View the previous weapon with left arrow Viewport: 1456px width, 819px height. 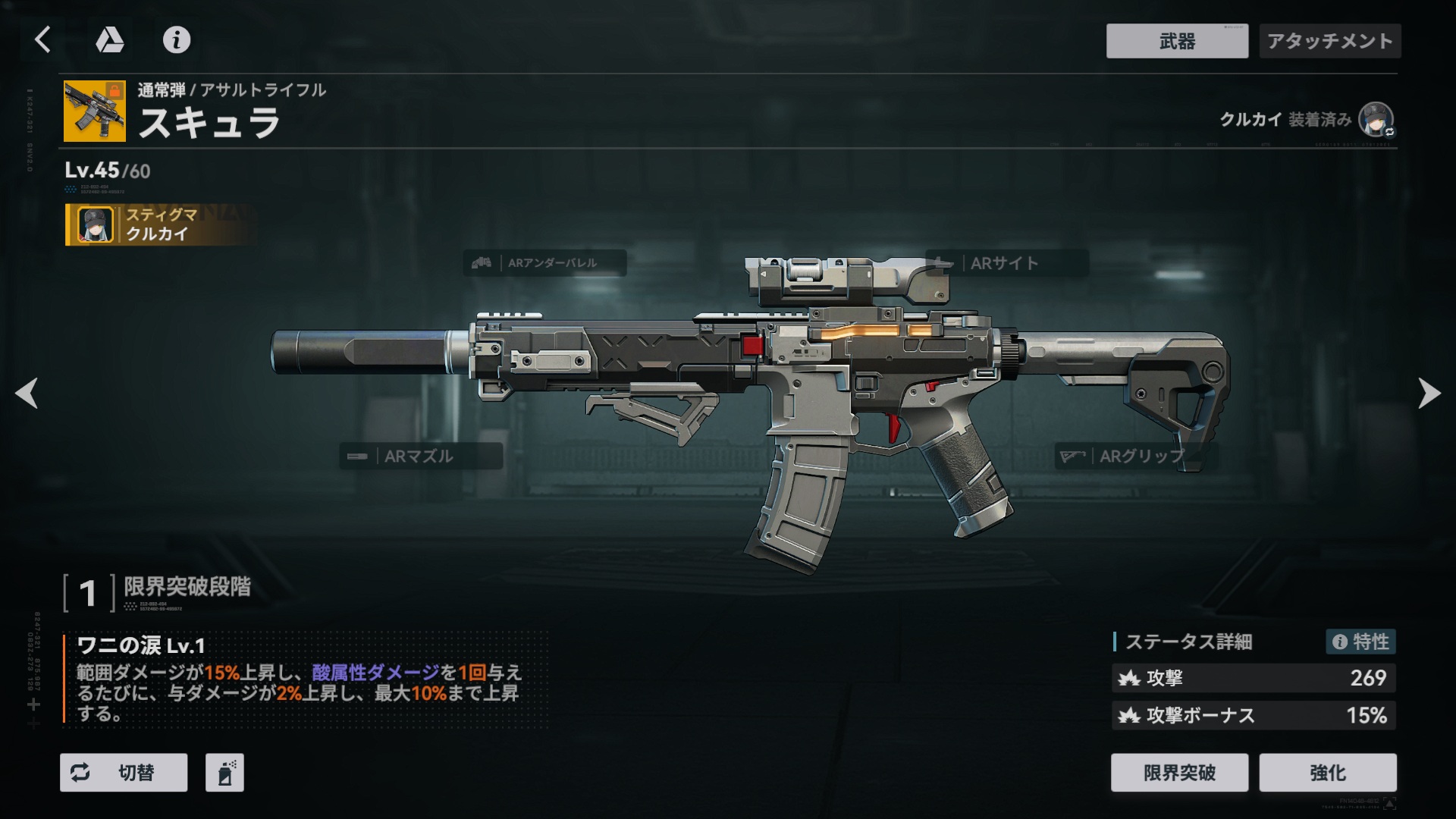pos(27,393)
